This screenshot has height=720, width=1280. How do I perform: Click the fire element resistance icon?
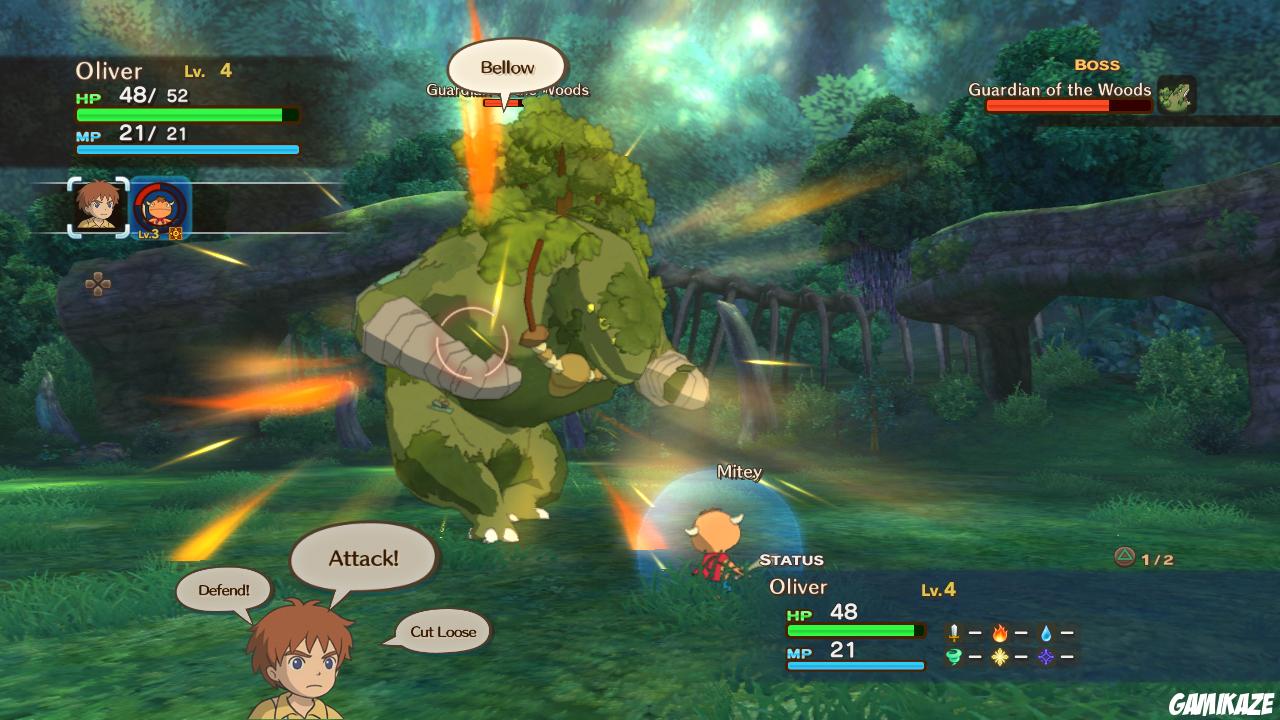tap(1000, 632)
